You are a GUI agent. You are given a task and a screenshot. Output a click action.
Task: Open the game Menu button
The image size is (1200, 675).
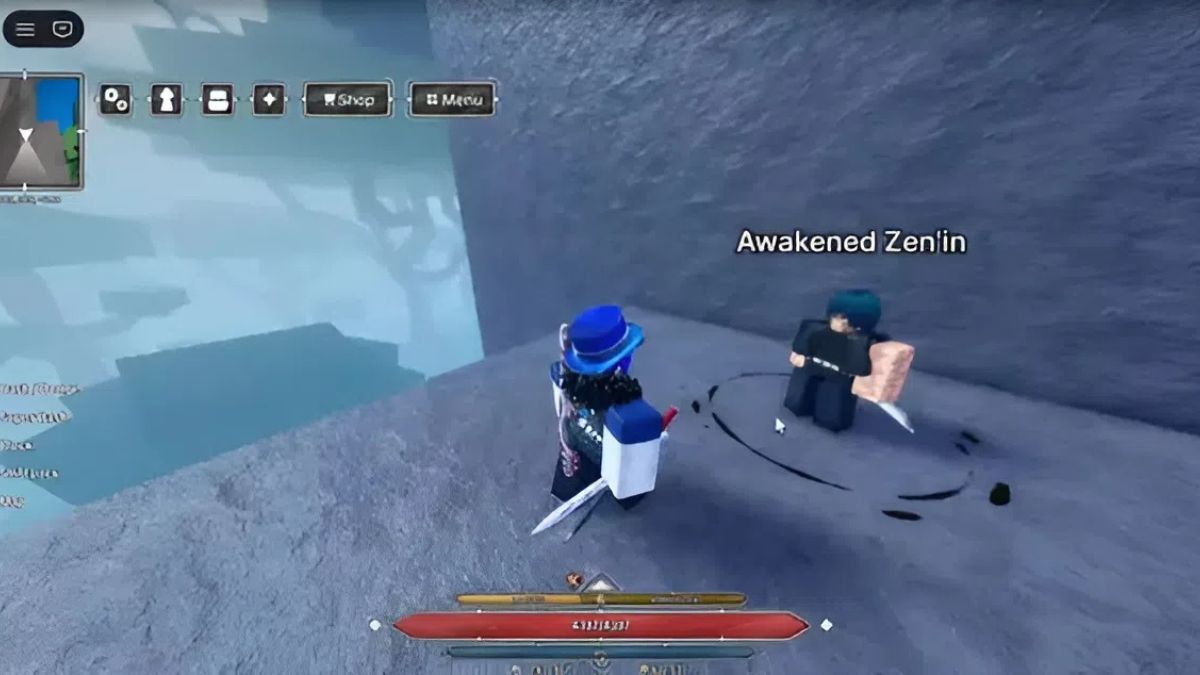453,99
